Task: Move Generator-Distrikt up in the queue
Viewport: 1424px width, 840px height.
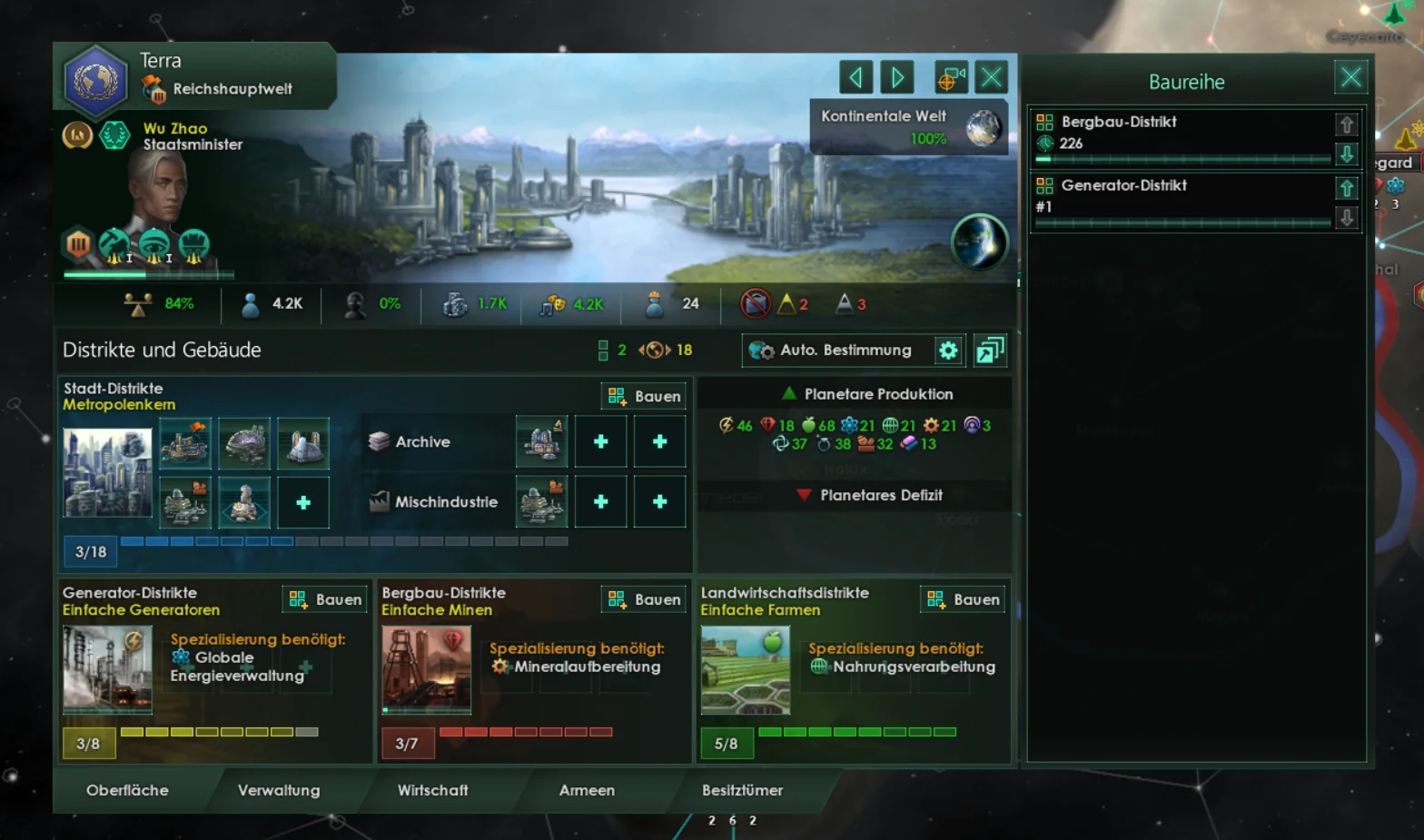Action: click(1347, 188)
